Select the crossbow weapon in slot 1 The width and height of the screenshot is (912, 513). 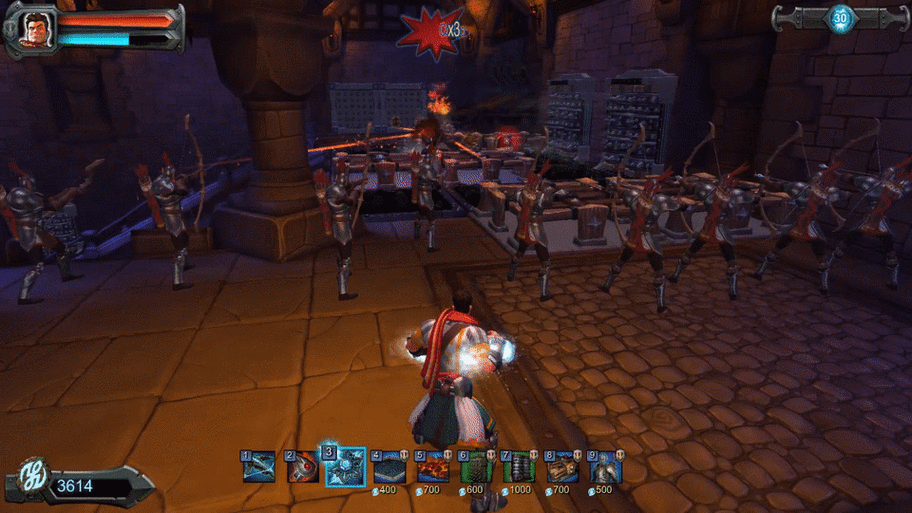click(258, 467)
